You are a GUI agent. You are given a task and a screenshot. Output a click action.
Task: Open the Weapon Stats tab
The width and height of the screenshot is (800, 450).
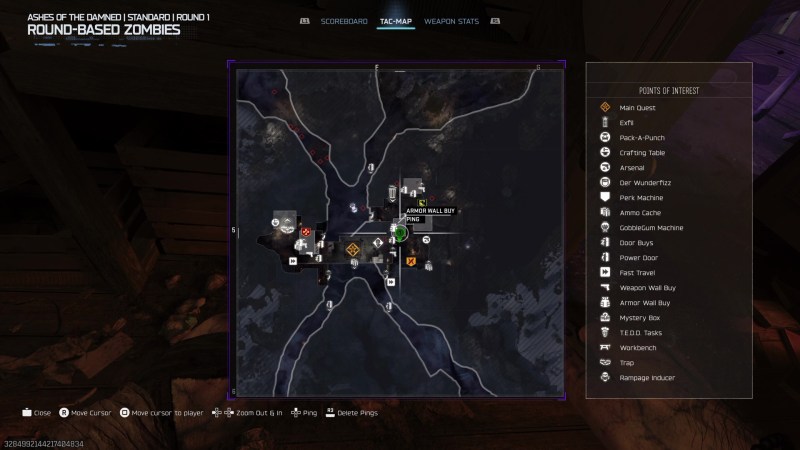pos(449,20)
